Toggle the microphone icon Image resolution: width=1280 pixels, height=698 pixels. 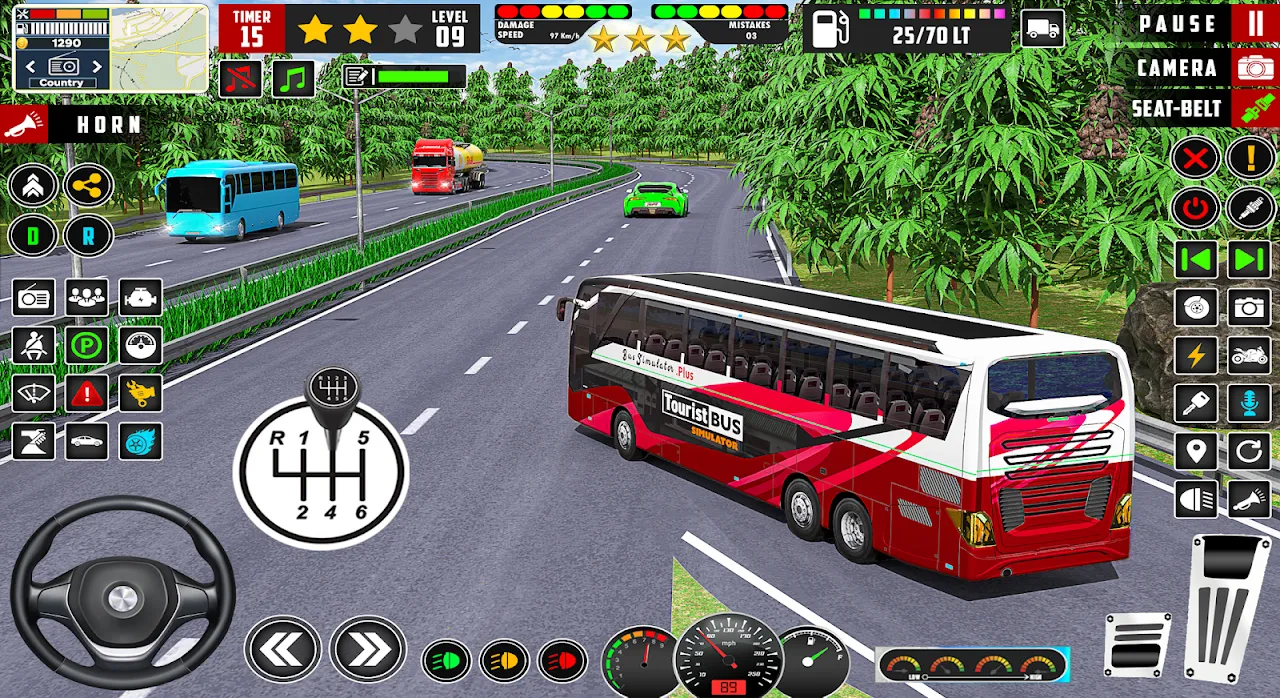[x=1249, y=403]
